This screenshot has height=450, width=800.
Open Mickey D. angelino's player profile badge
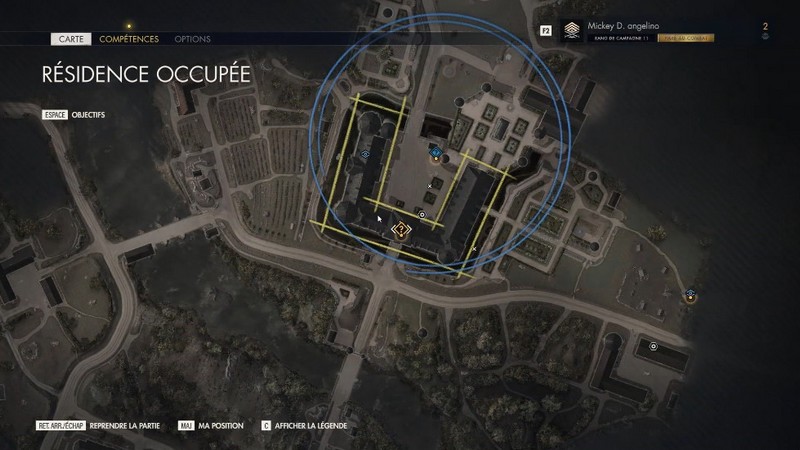coord(572,31)
